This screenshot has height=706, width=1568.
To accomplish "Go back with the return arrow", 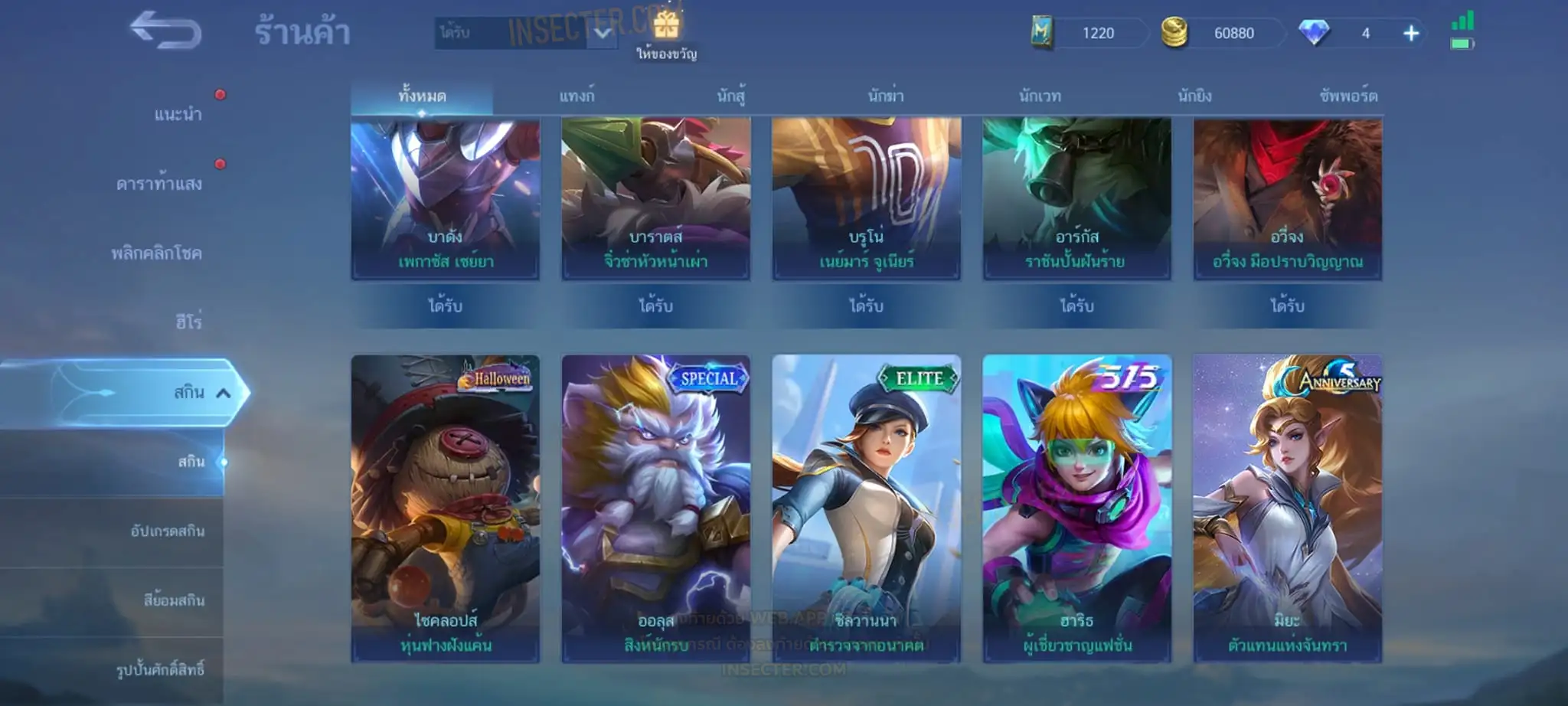I will pyautogui.click(x=165, y=31).
